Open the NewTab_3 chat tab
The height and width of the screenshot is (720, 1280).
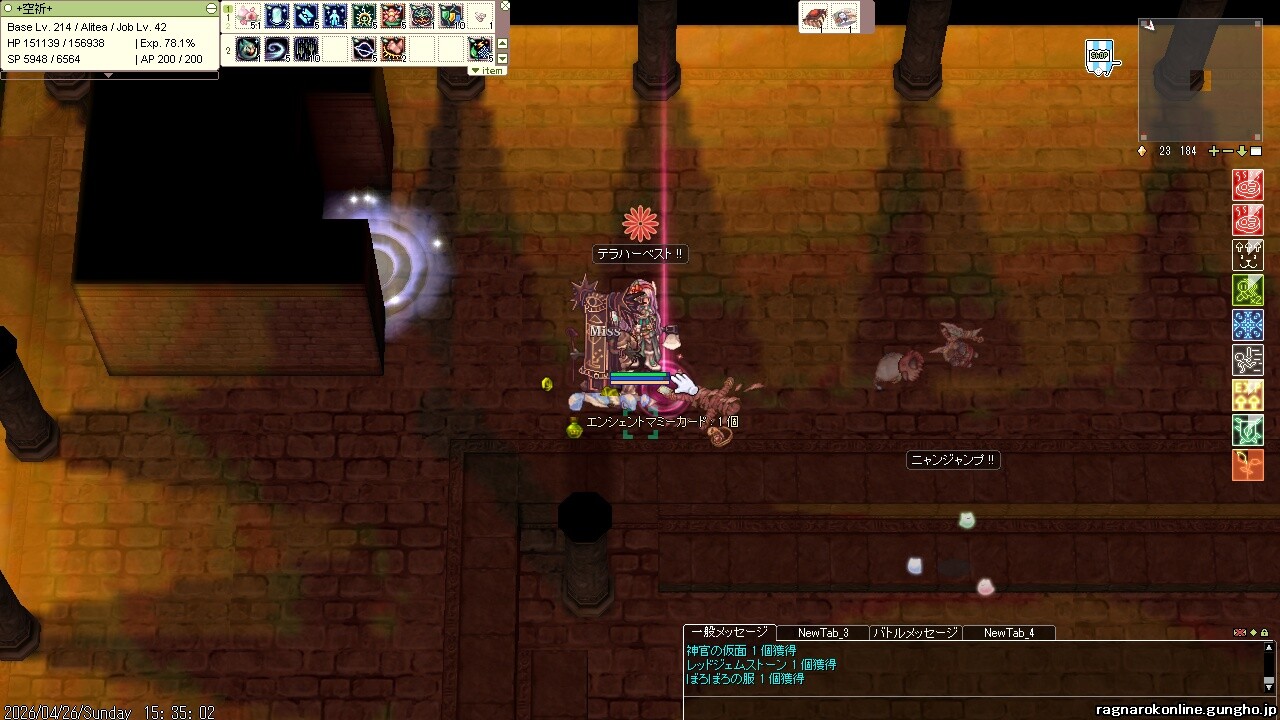pos(823,633)
